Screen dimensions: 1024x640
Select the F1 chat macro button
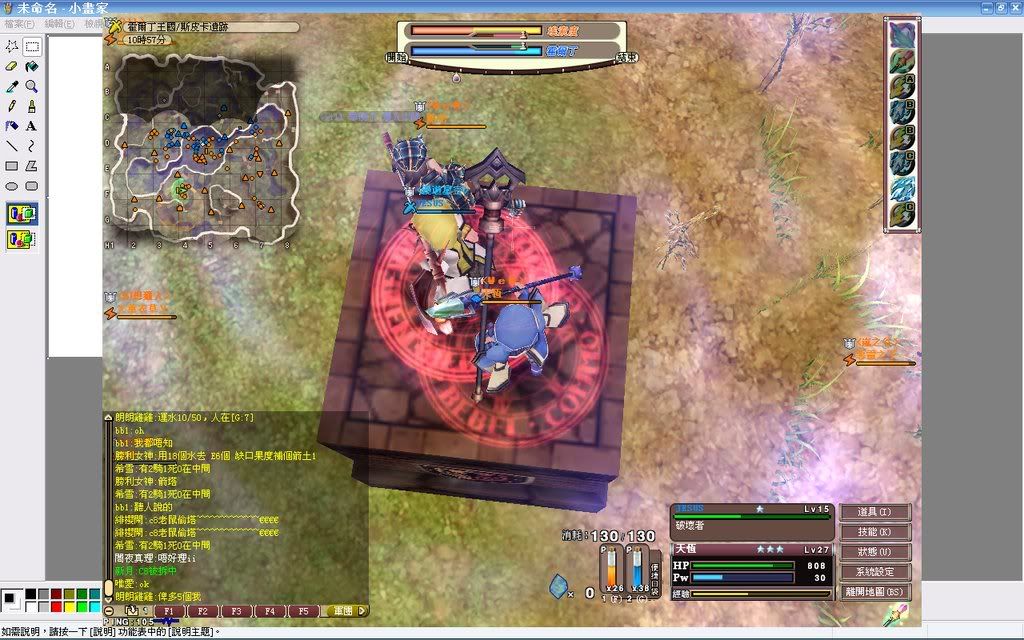pos(169,611)
